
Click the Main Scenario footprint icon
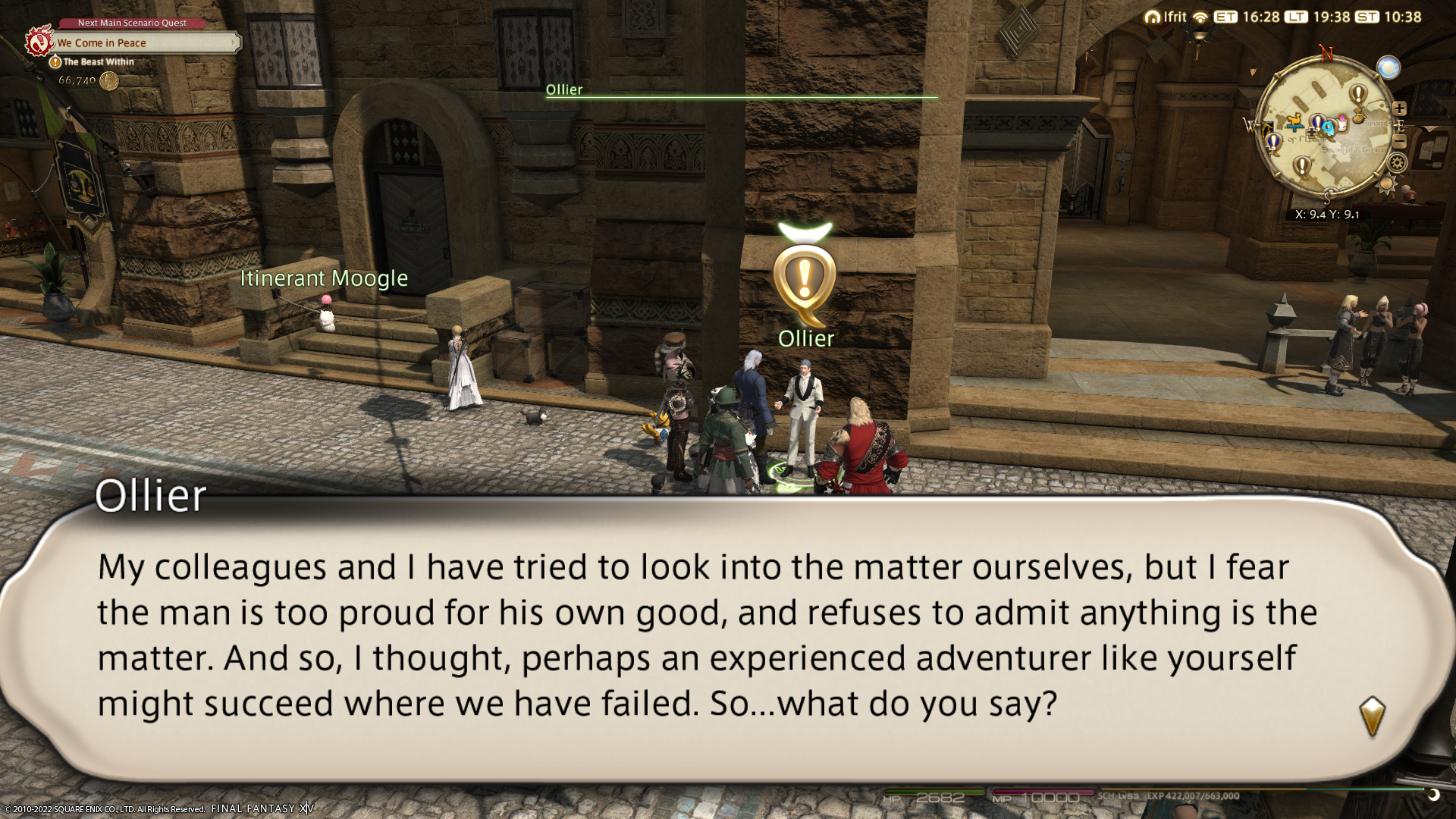[39, 42]
